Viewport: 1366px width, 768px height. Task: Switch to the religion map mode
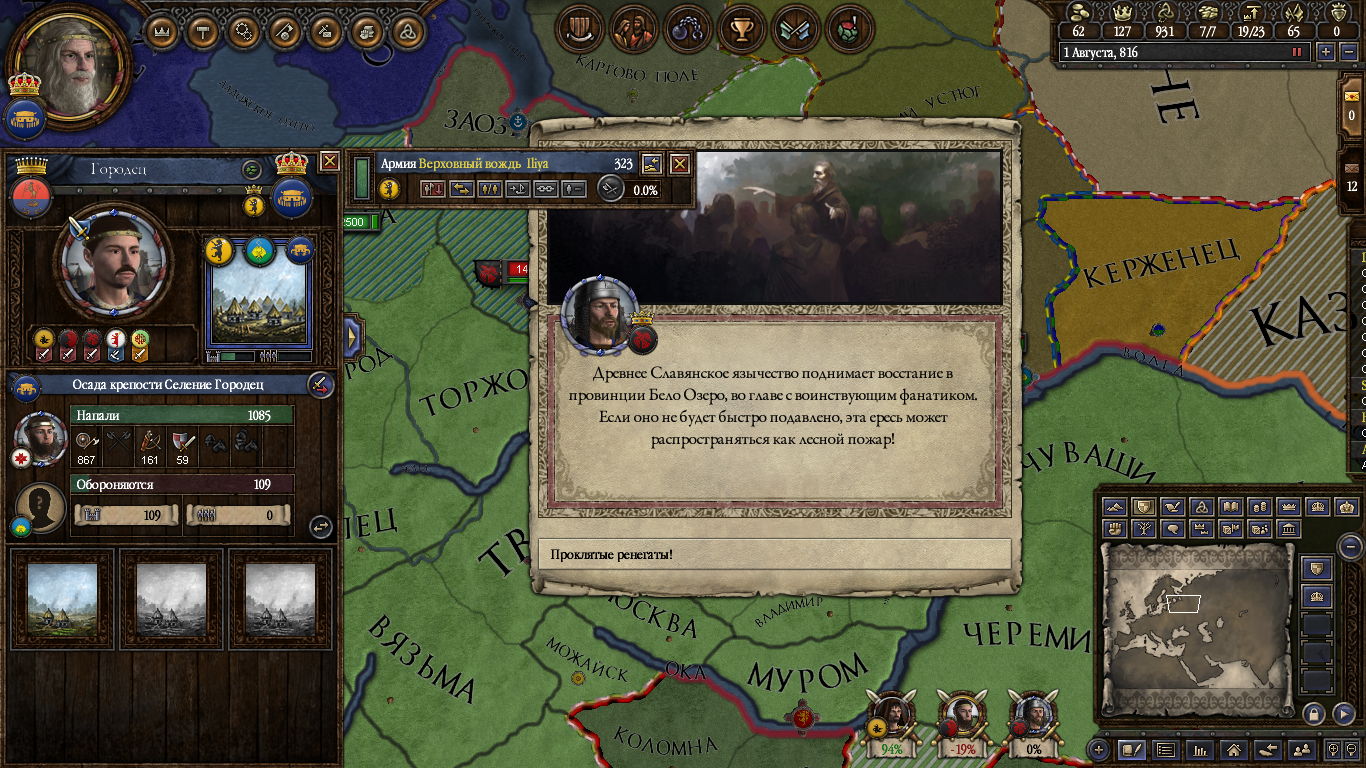click(1203, 507)
